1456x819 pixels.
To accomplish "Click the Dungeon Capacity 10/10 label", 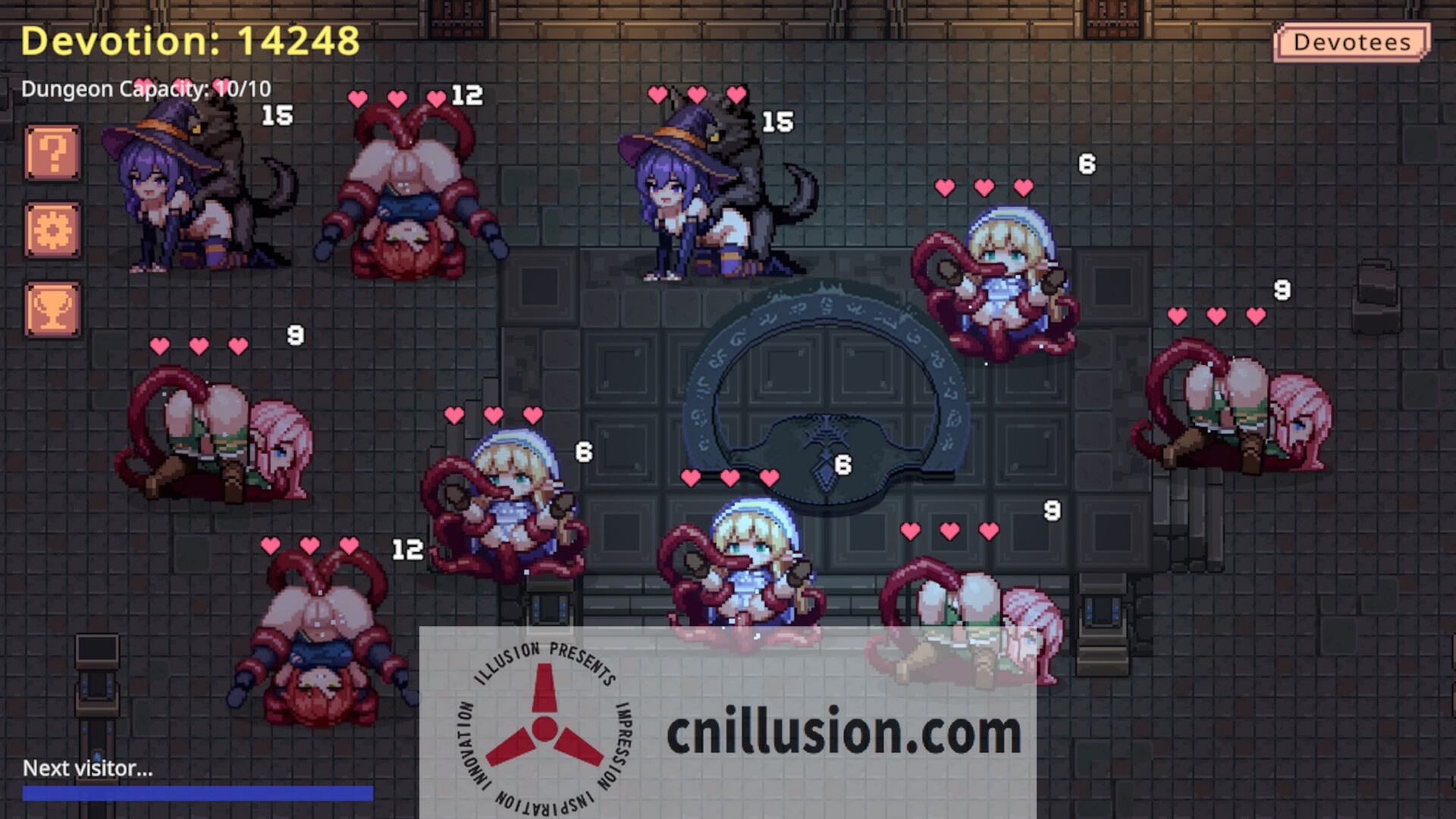I will tap(148, 89).
